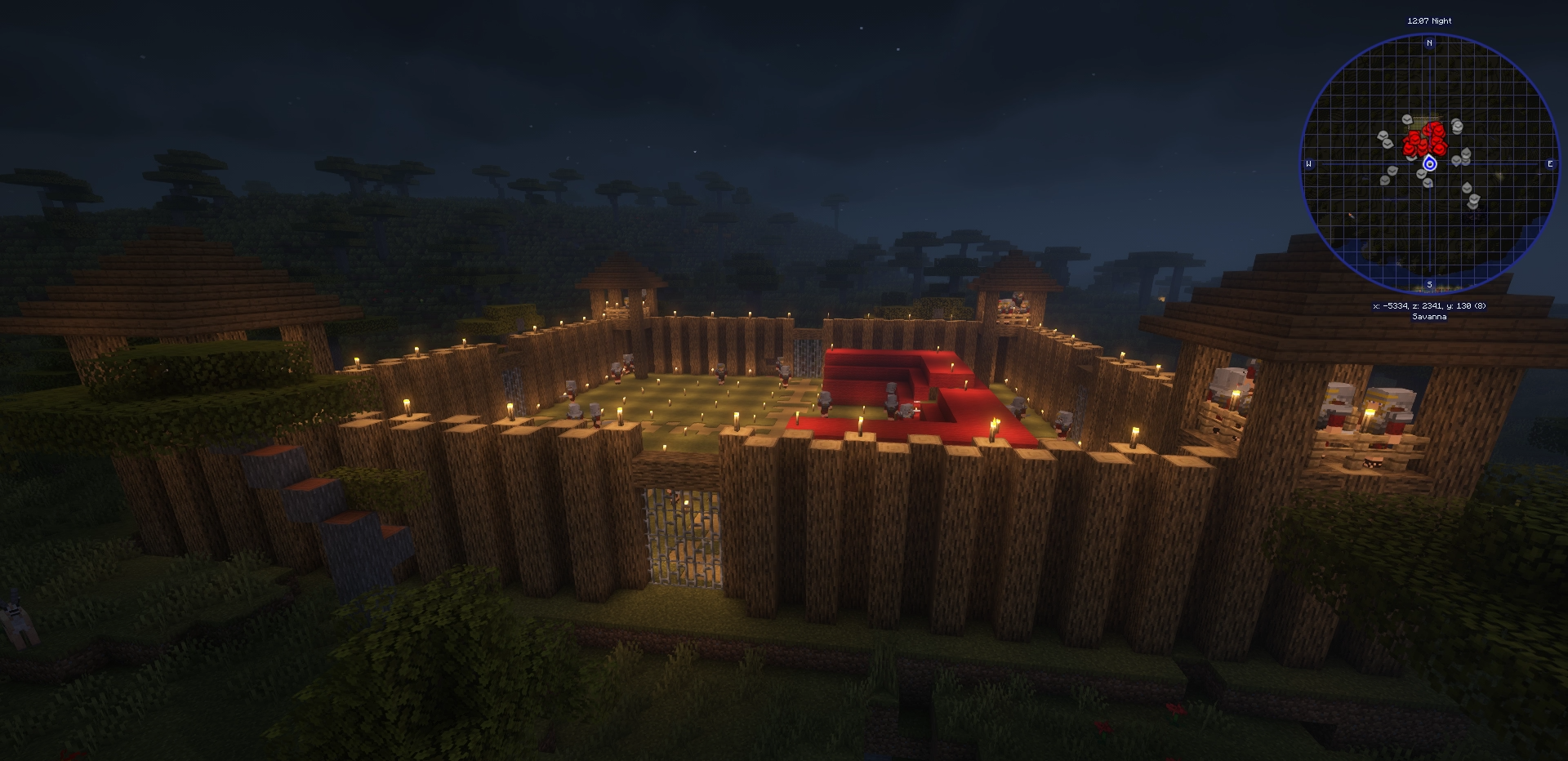Click the south marker on the minimap
This screenshot has width=1568, height=761.
coord(1429,285)
